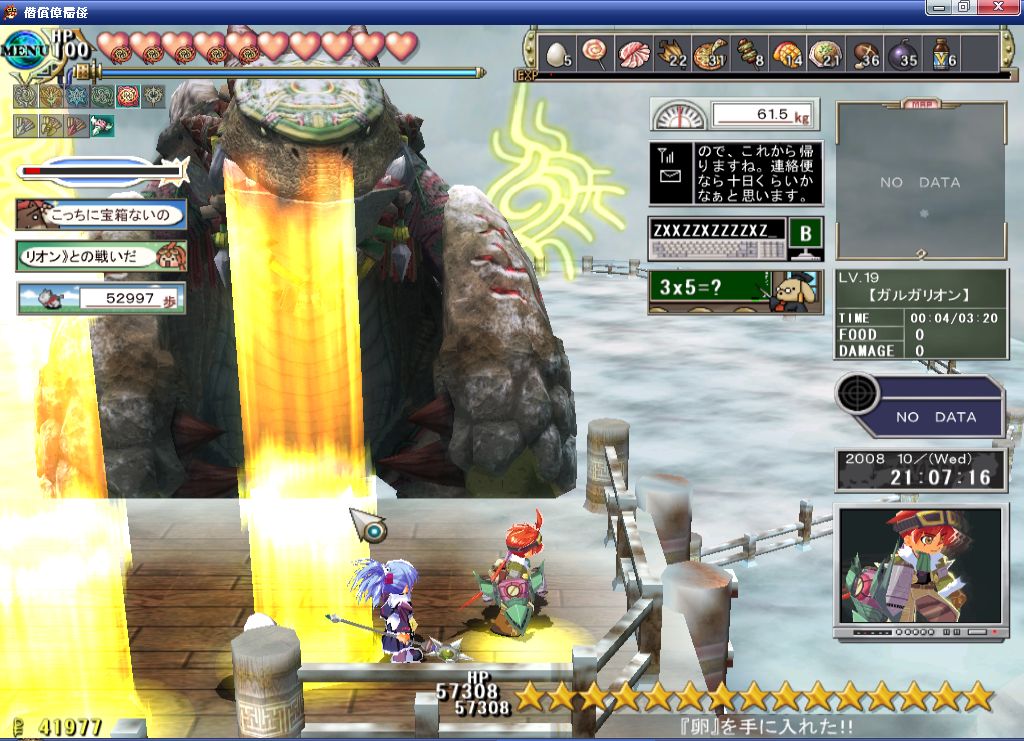Close the game window
The height and width of the screenshot is (741, 1024).
1005,7
